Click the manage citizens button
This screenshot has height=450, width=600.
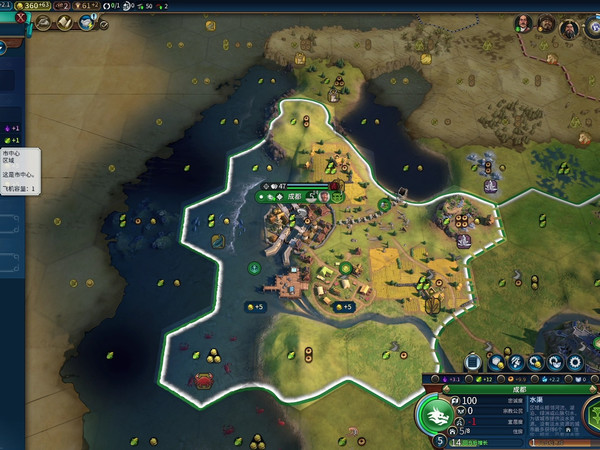[x=516, y=362]
